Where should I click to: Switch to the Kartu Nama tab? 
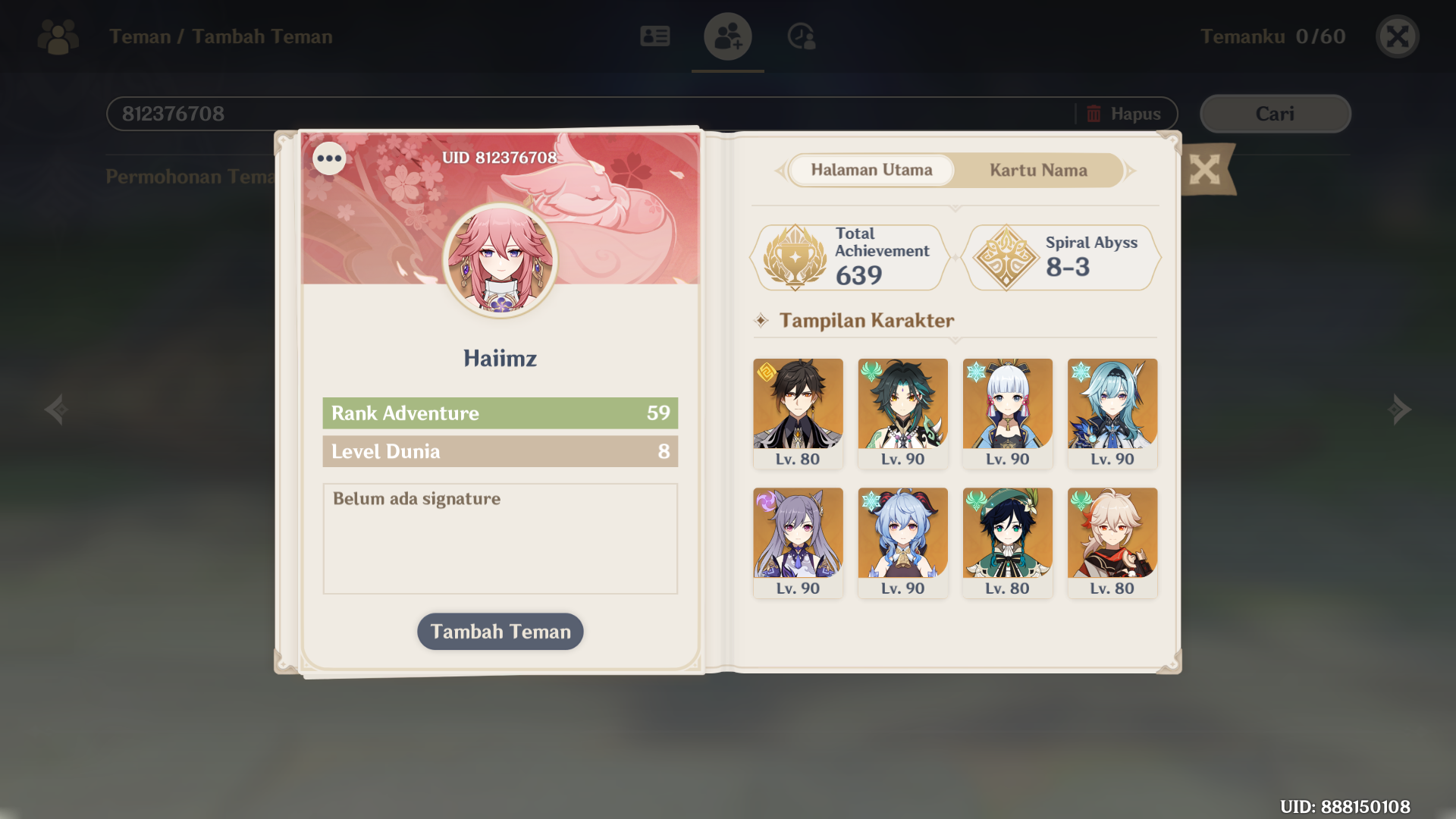click(x=1037, y=170)
